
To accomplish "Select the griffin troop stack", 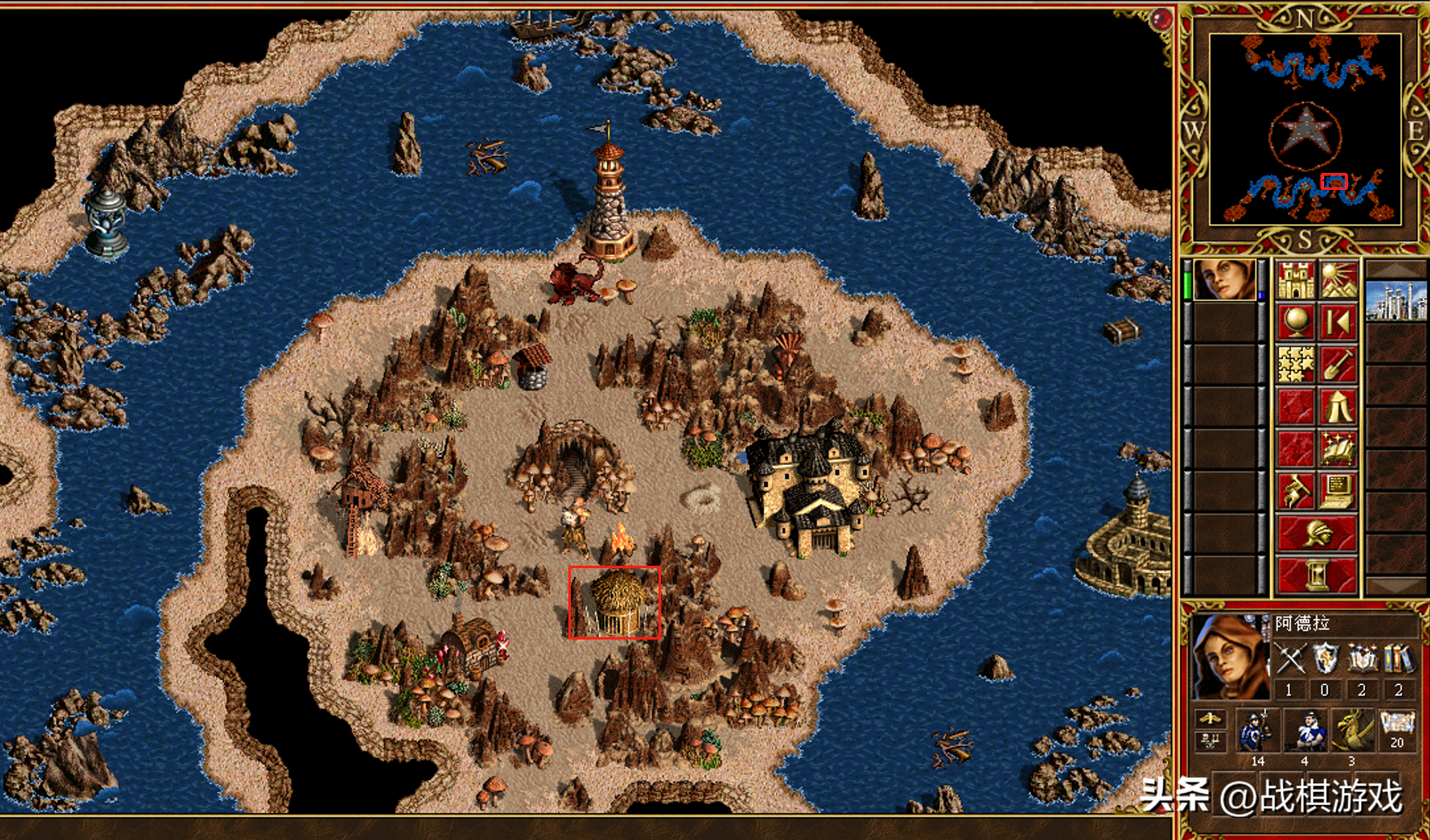I will click(x=1350, y=732).
